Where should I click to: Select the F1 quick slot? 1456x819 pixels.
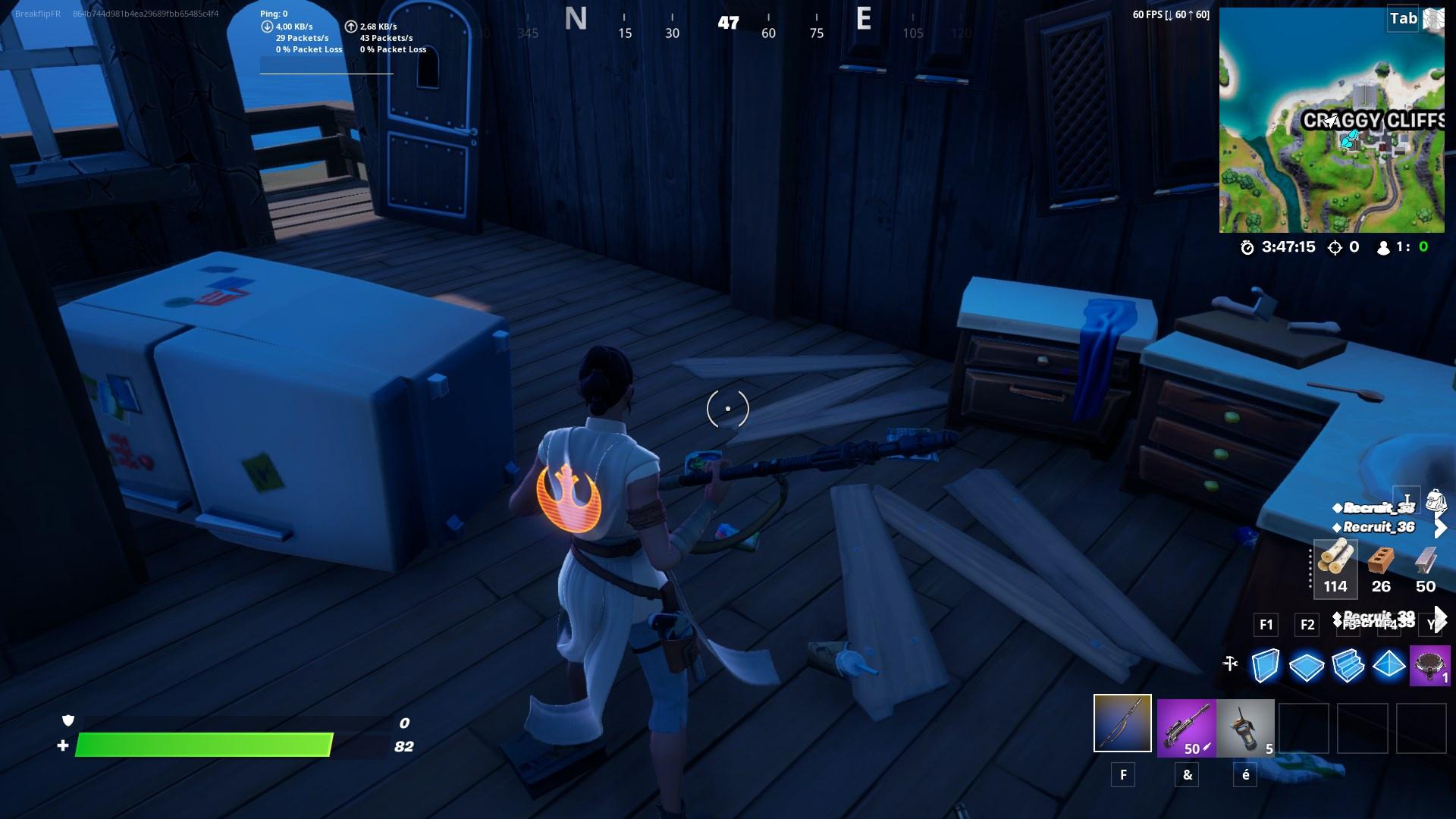pyautogui.click(x=1264, y=625)
